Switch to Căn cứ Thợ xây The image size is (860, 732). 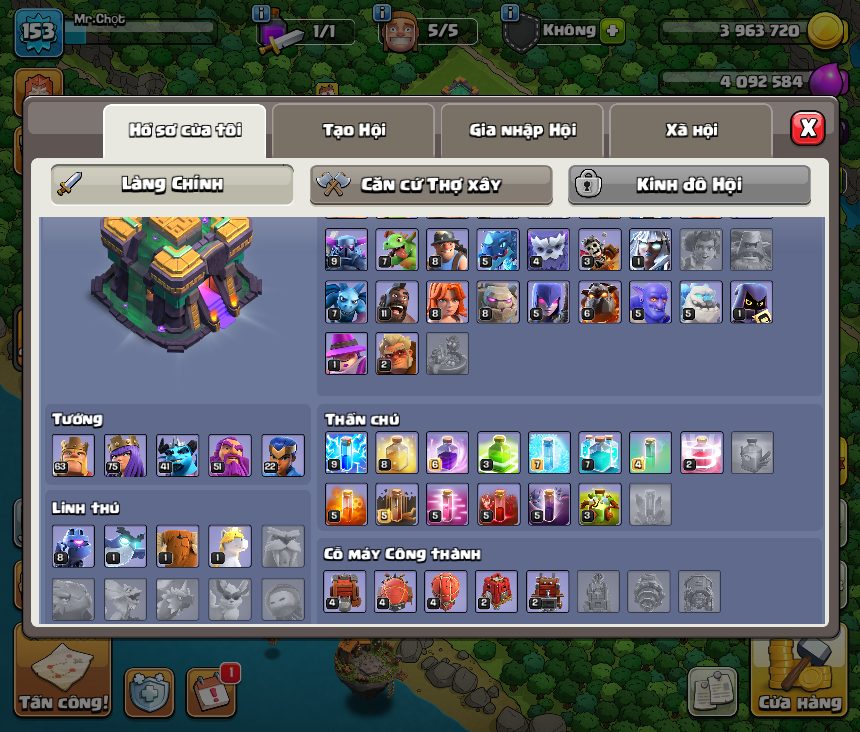431,184
